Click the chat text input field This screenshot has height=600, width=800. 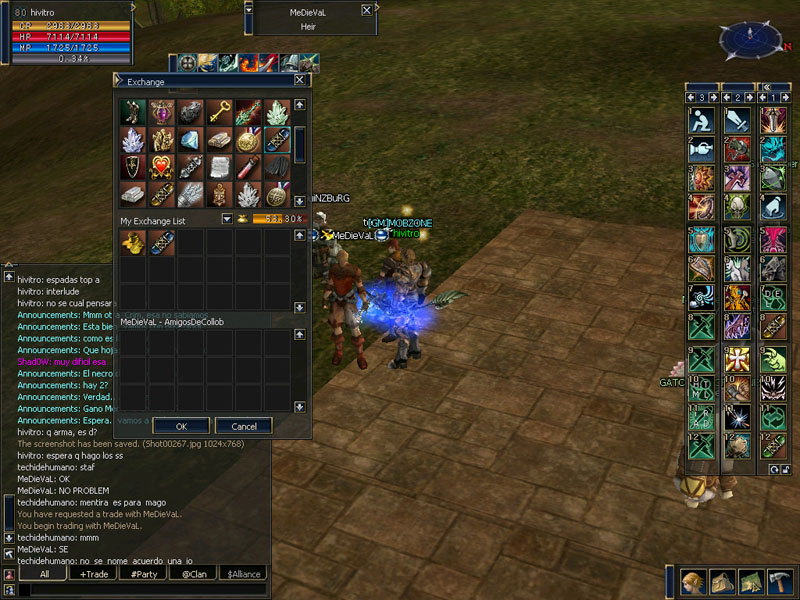pyautogui.click(x=140, y=590)
